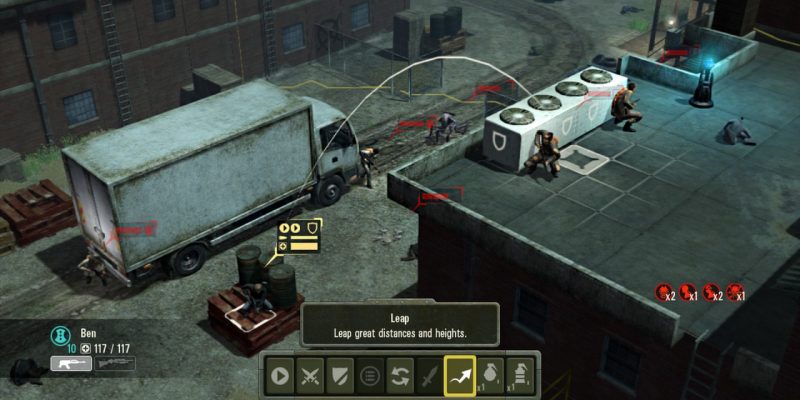The width and height of the screenshot is (800, 400).
Task: Choose the dagger melee action
Action: 430,375
